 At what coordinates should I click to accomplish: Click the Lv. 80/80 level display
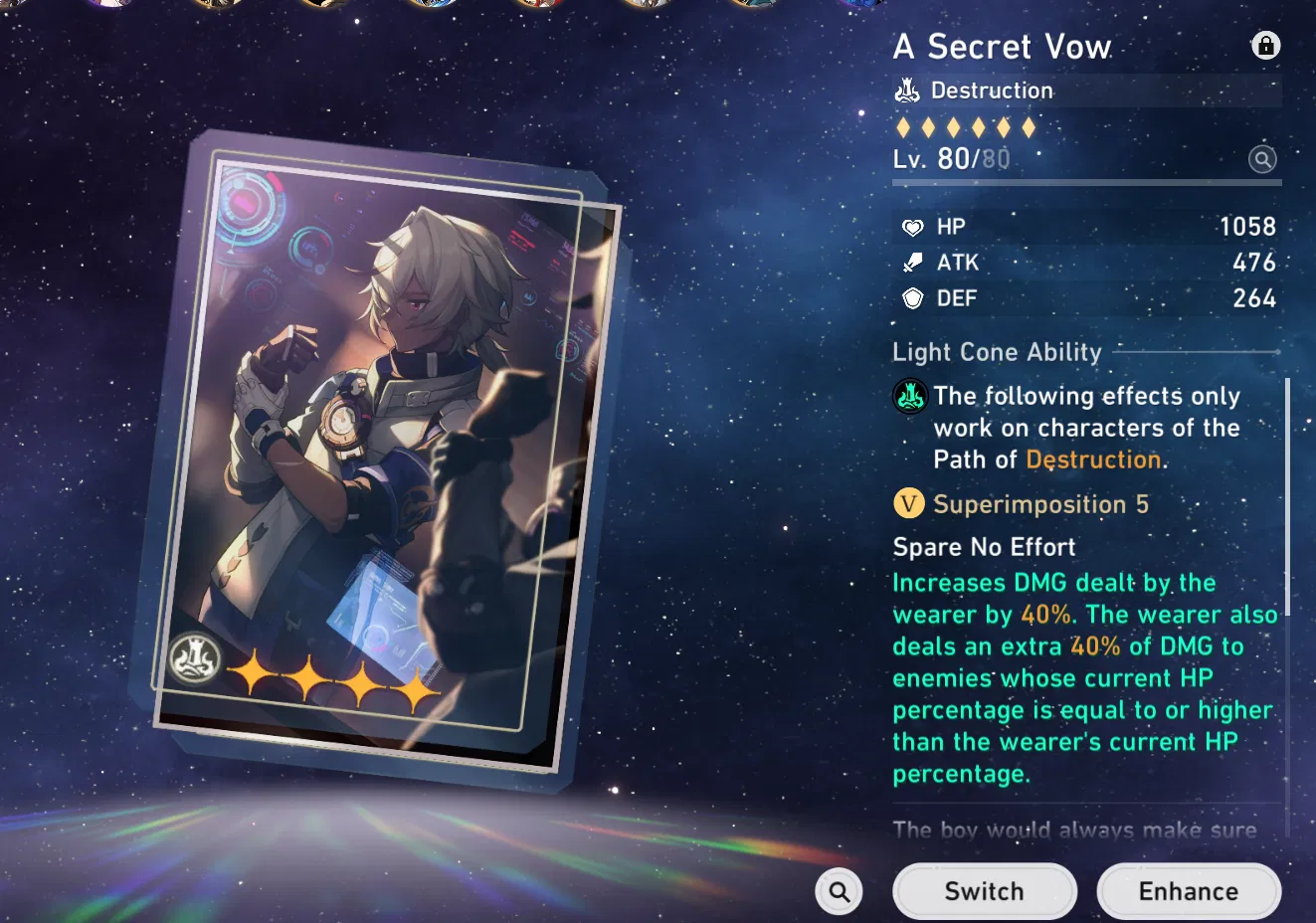(948, 158)
